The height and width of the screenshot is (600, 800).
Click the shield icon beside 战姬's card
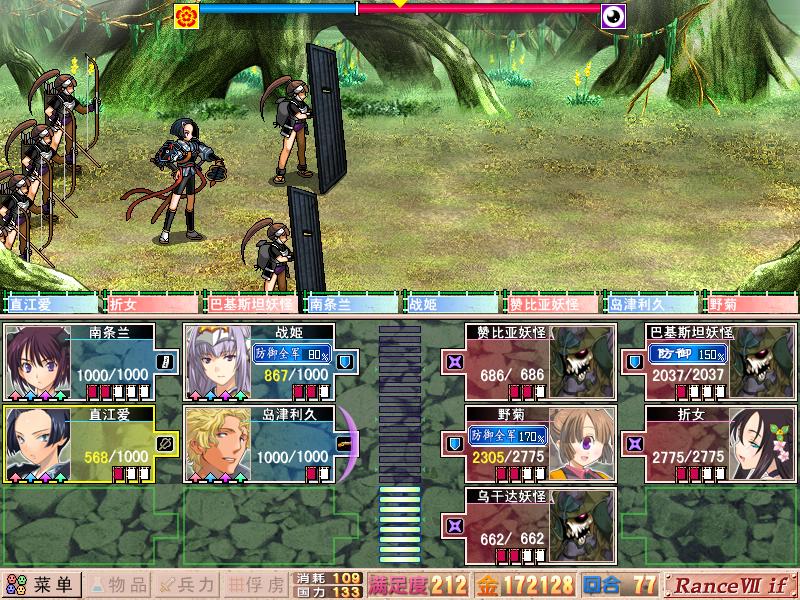tap(344, 361)
